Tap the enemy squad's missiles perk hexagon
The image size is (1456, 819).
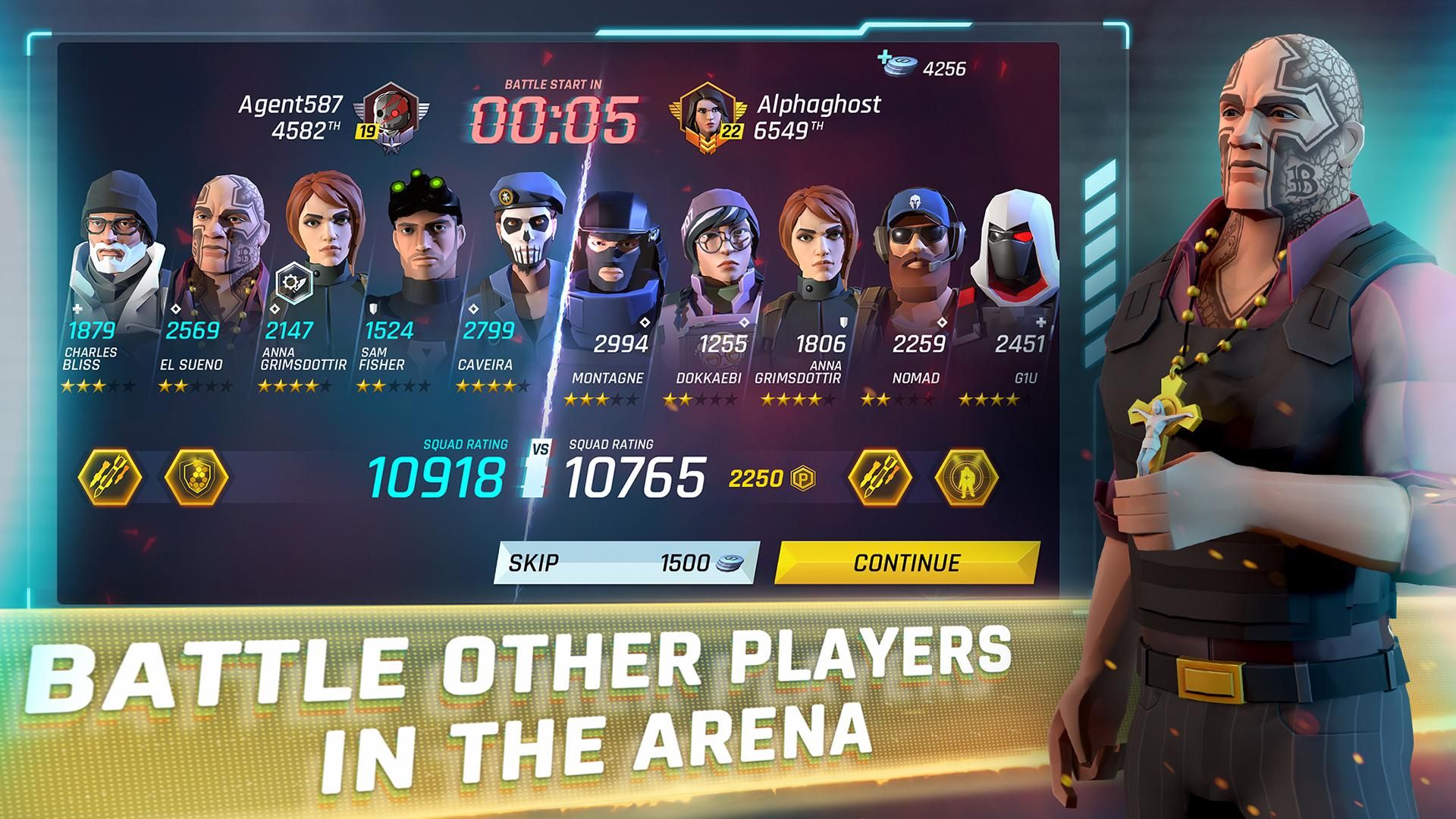pyautogui.click(x=880, y=478)
